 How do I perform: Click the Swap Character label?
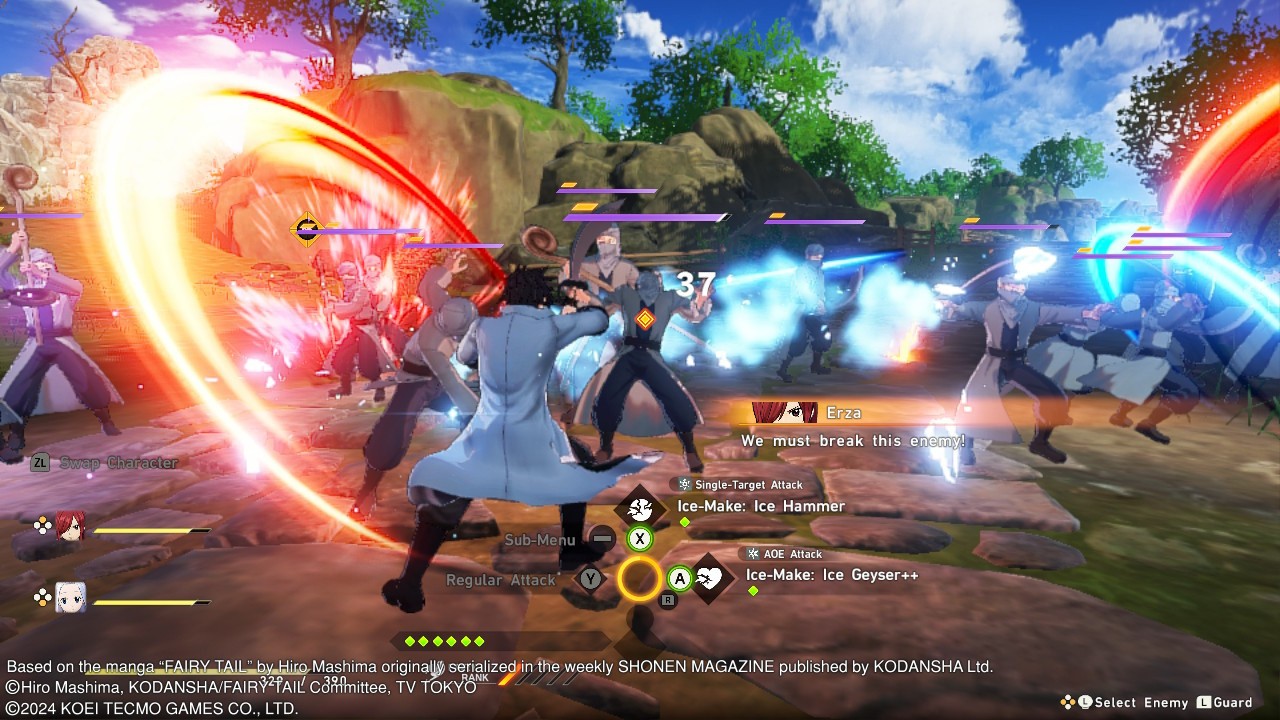coord(118,463)
